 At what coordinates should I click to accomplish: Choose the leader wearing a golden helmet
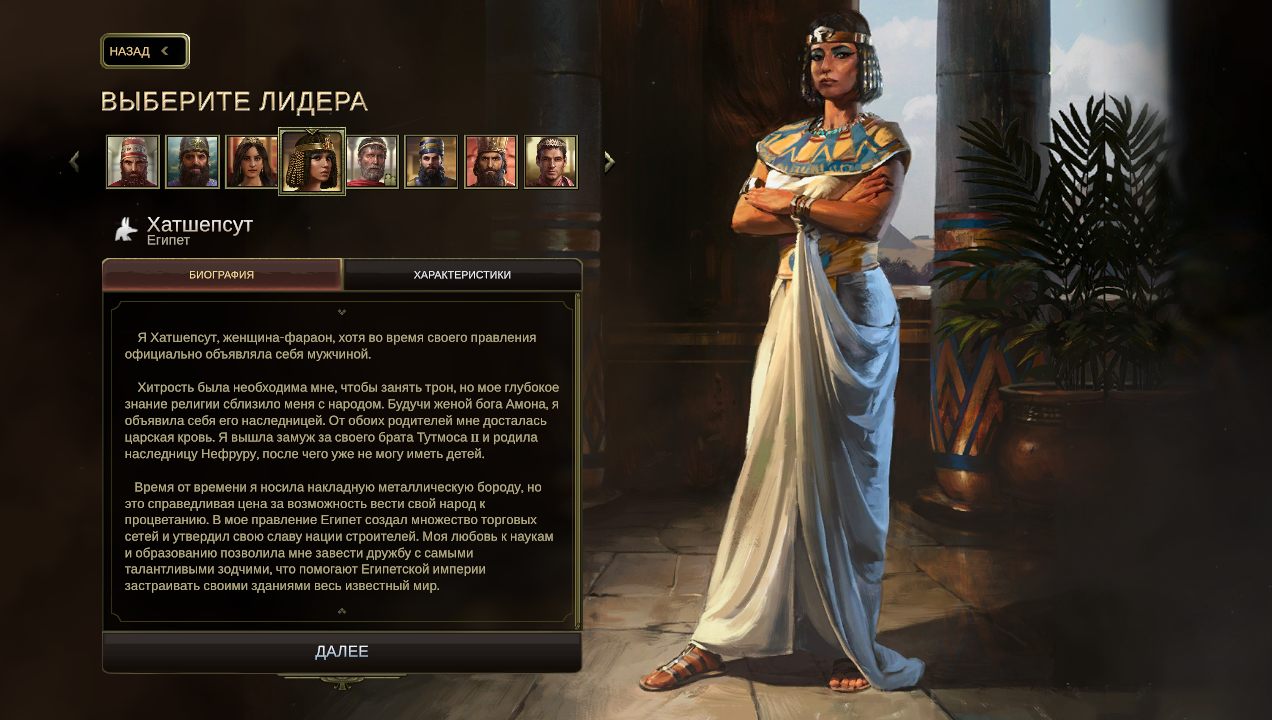coord(192,162)
